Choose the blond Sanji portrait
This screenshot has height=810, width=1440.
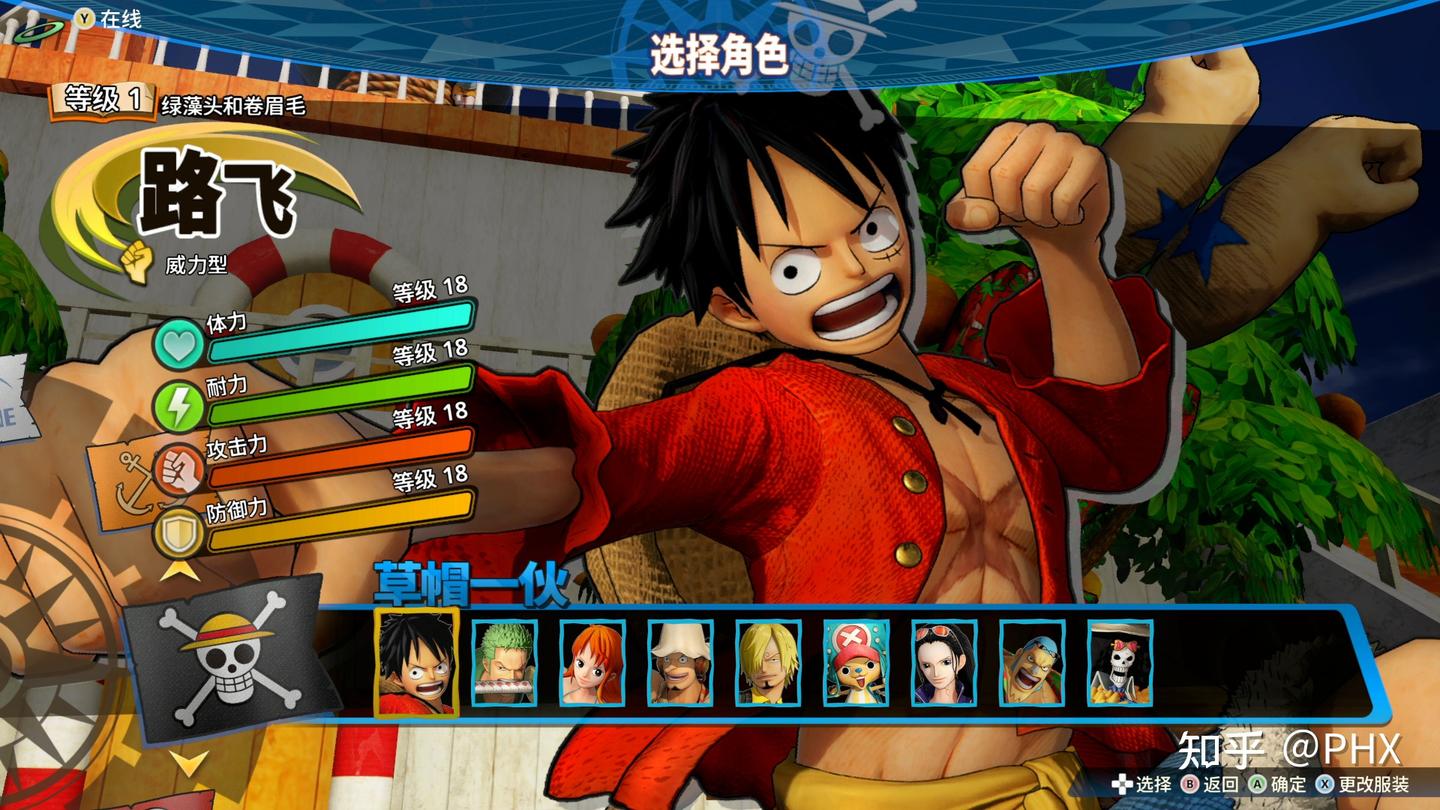[x=768, y=662]
